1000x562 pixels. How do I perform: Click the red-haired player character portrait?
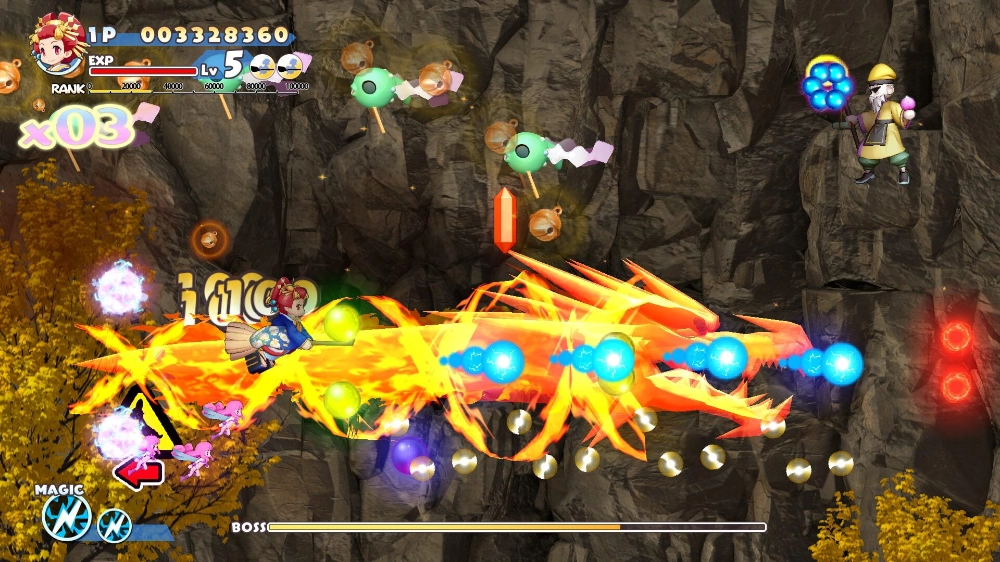coord(59,45)
